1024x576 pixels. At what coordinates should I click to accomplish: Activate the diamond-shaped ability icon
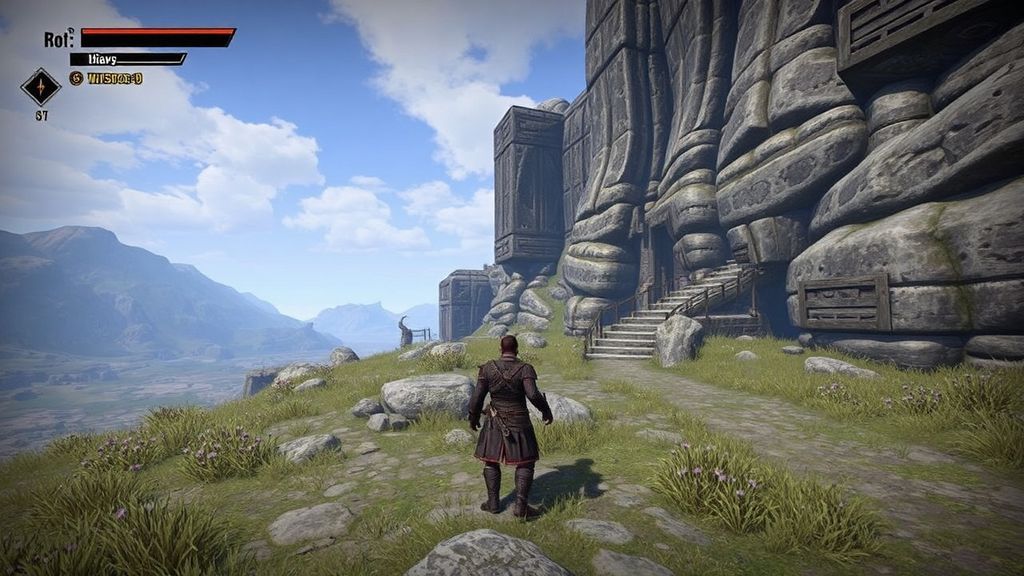(x=41, y=87)
